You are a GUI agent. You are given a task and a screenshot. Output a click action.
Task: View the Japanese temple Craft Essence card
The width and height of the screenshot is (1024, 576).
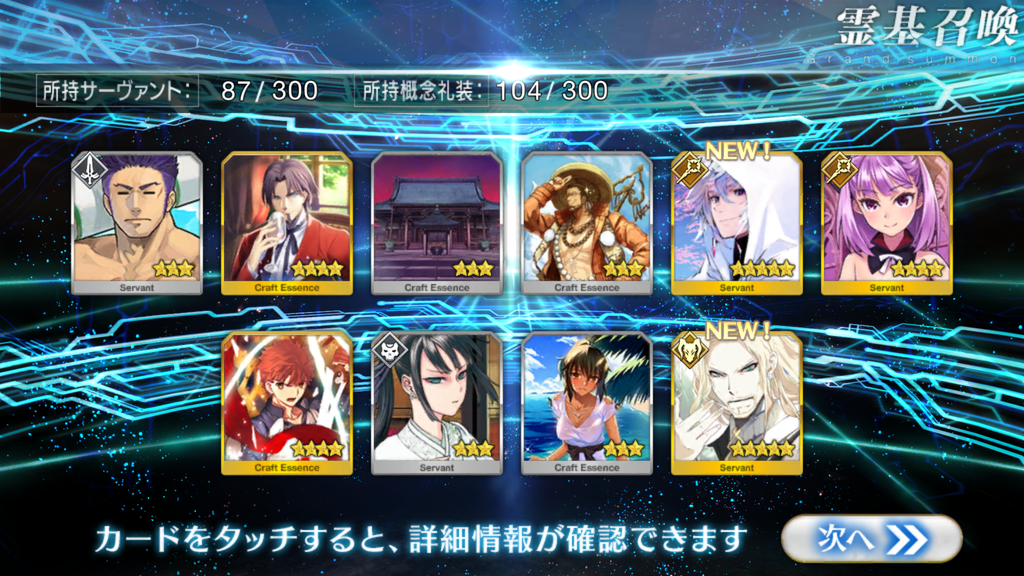tap(437, 223)
